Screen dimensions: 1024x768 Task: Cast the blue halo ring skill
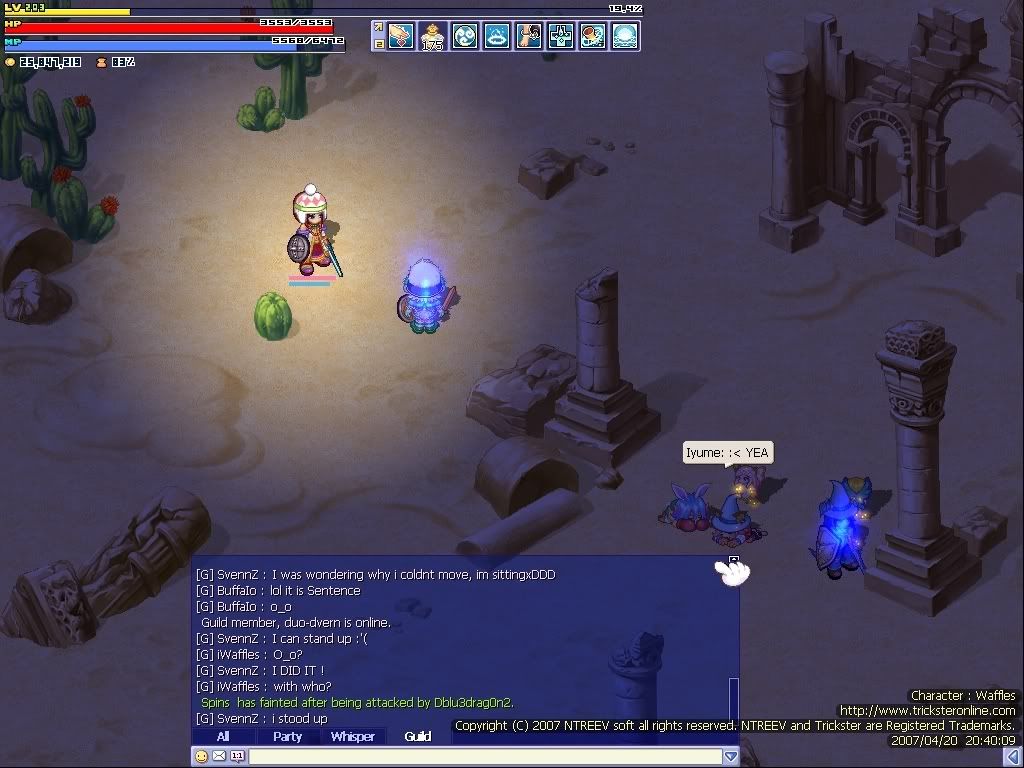pyautogui.click(x=497, y=36)
